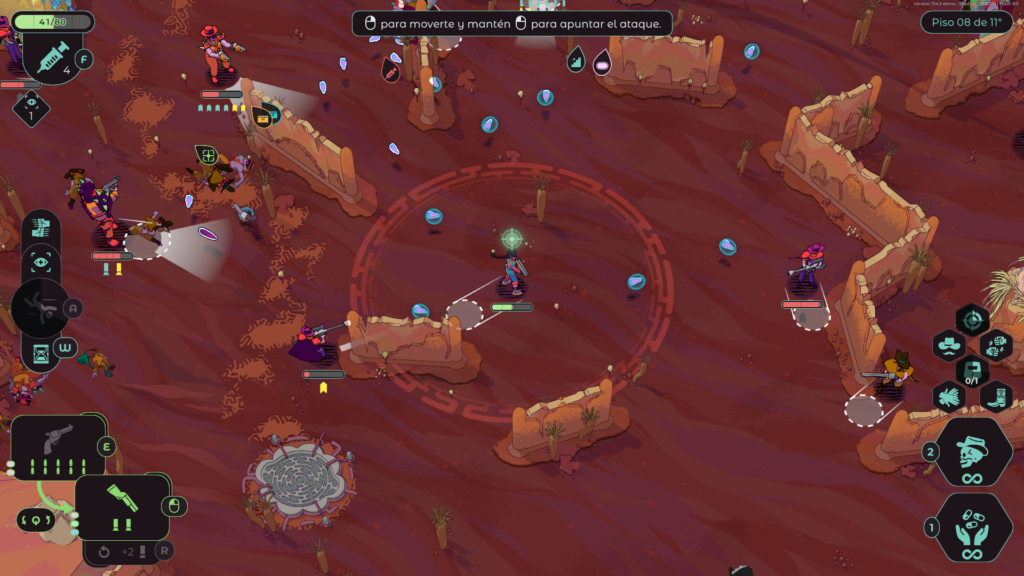Activate the hands with pills ability
Viewport: 1024px width, 576px height.
pyautogui.click(x=972, y=528)
